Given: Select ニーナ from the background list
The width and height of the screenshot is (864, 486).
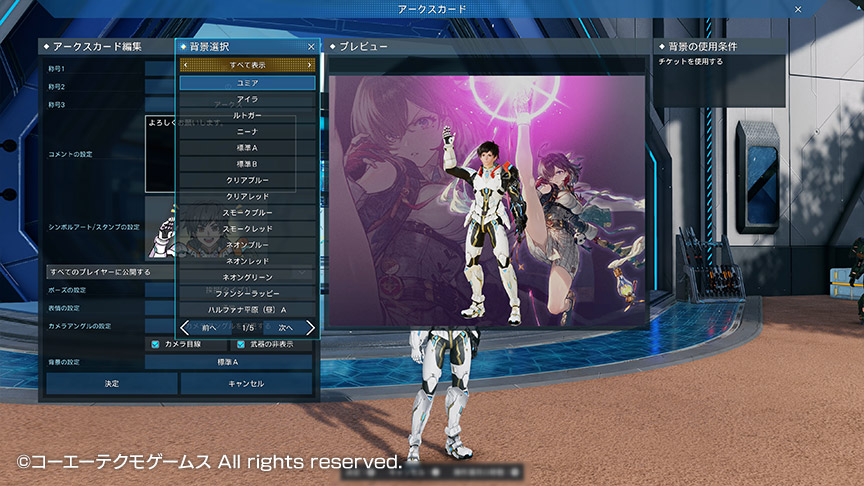Looking at the screenshot, I should pyautogui.click(x=247, y=131).
